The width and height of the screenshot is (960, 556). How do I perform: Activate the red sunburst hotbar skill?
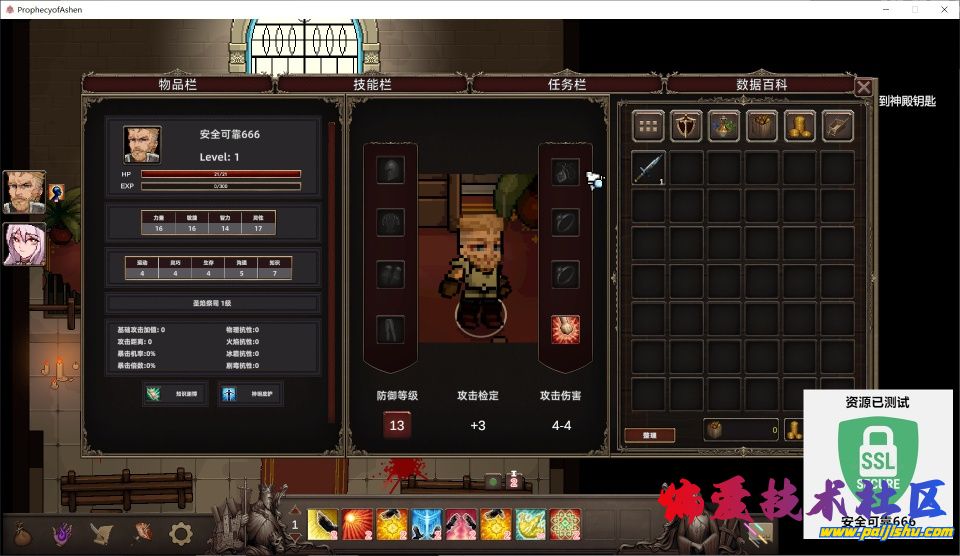[x=357, y=523]
